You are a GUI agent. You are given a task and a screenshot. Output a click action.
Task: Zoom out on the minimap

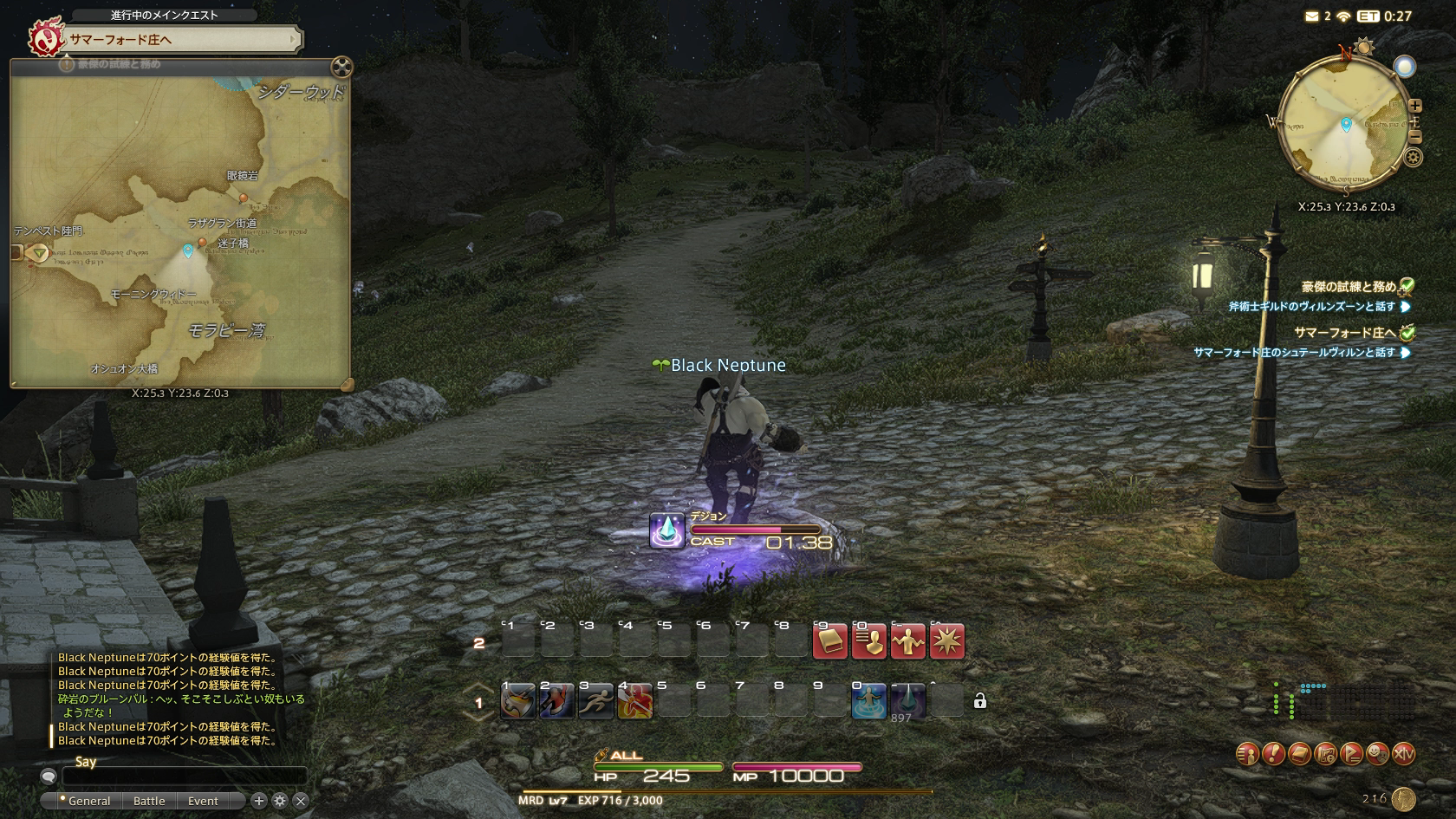point(1414,138)
